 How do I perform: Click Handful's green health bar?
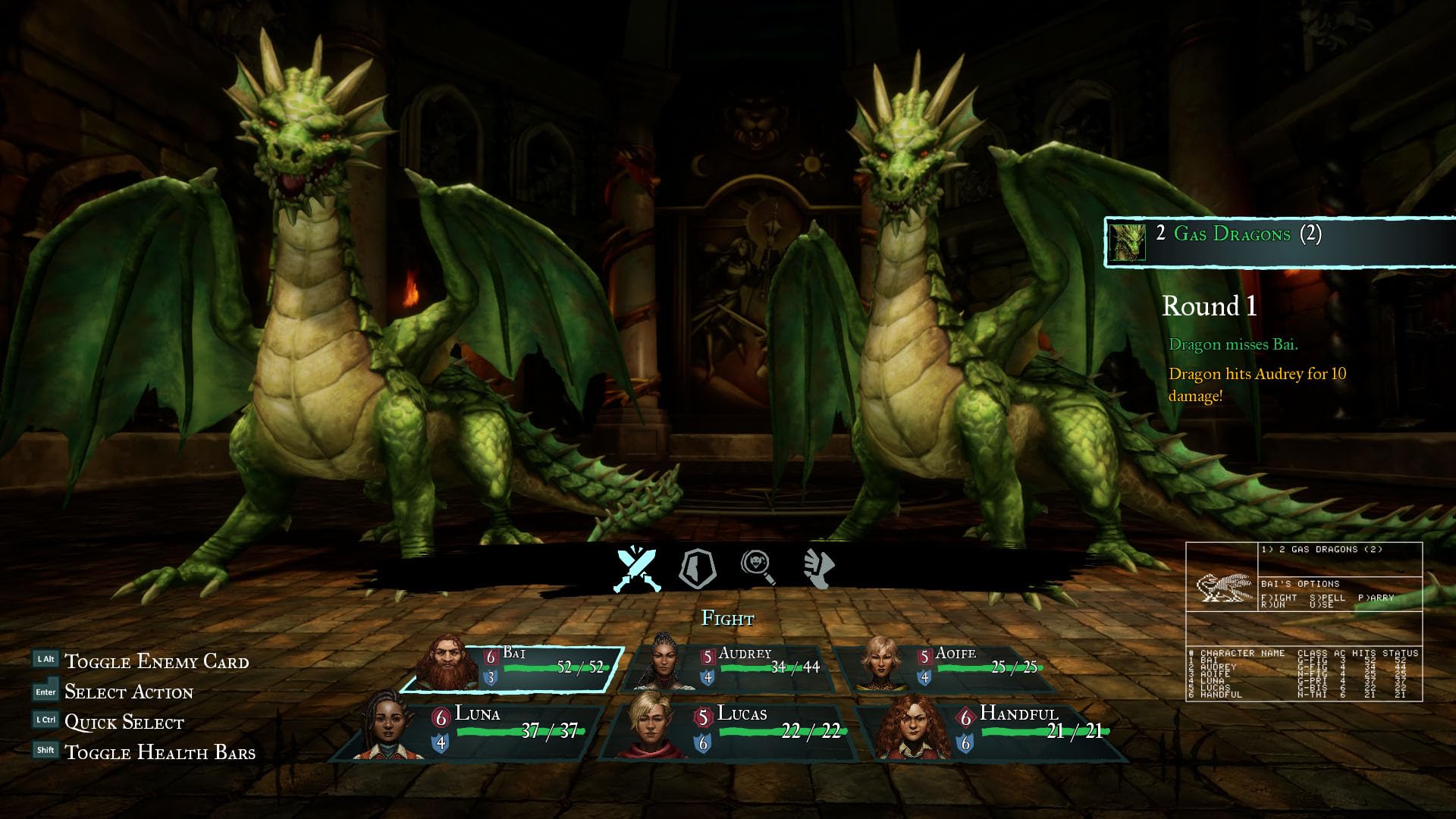1024,733
